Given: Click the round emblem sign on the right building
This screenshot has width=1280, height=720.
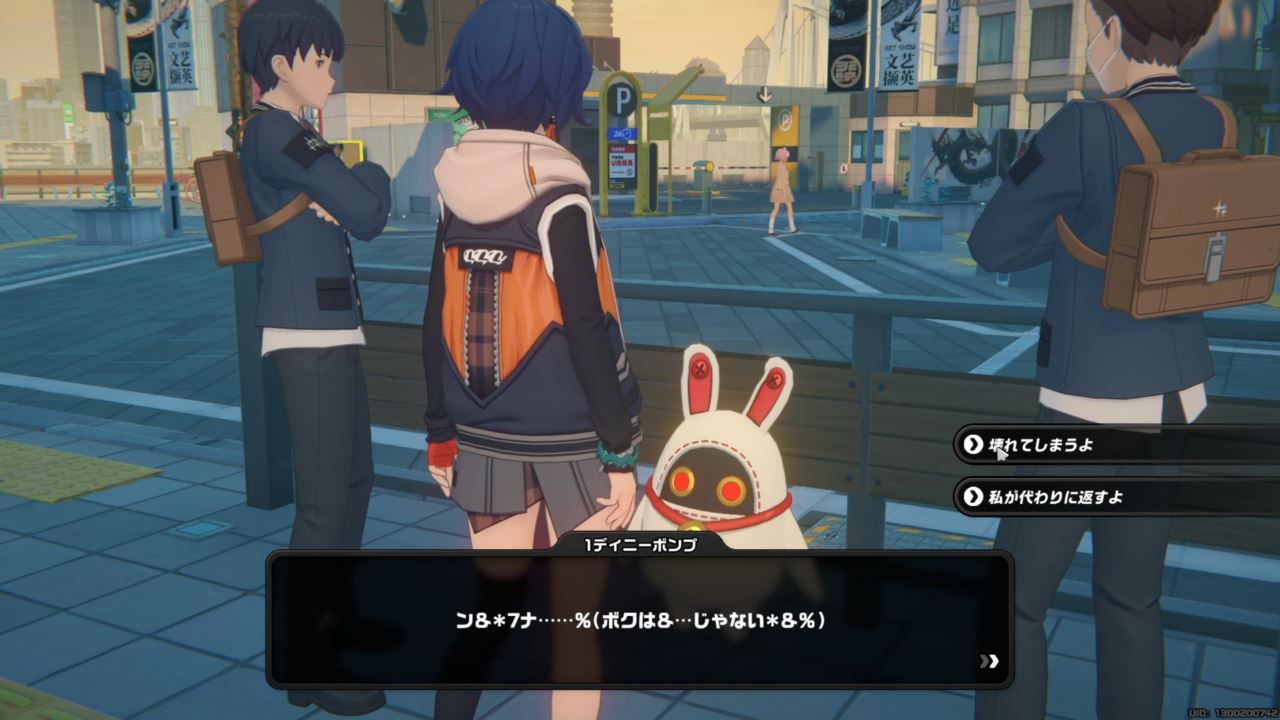Looking at the screenshot, I should pyautogui.click(x=846, y=70).
